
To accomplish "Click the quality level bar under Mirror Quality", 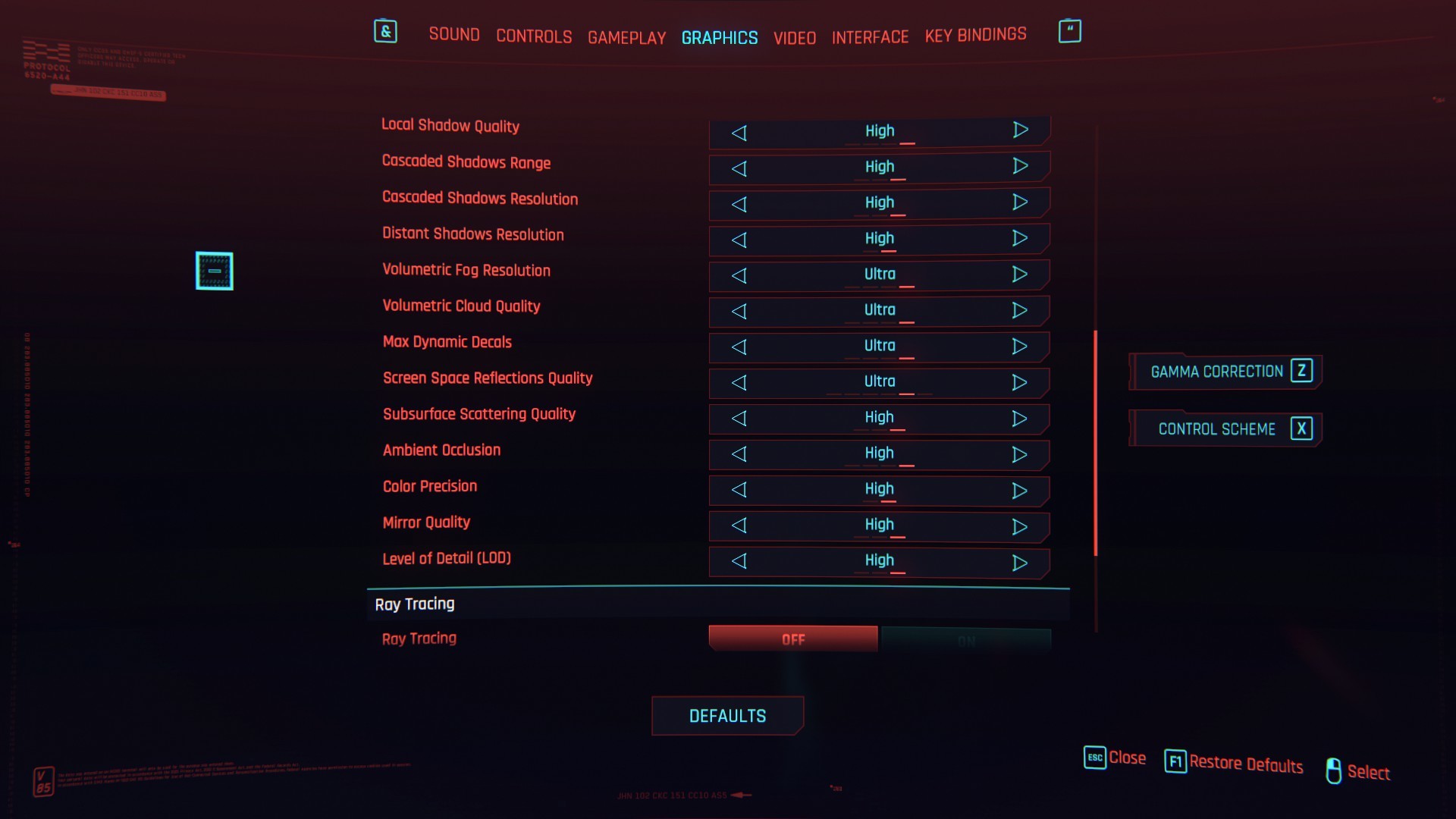I will (x=880, y=538).
